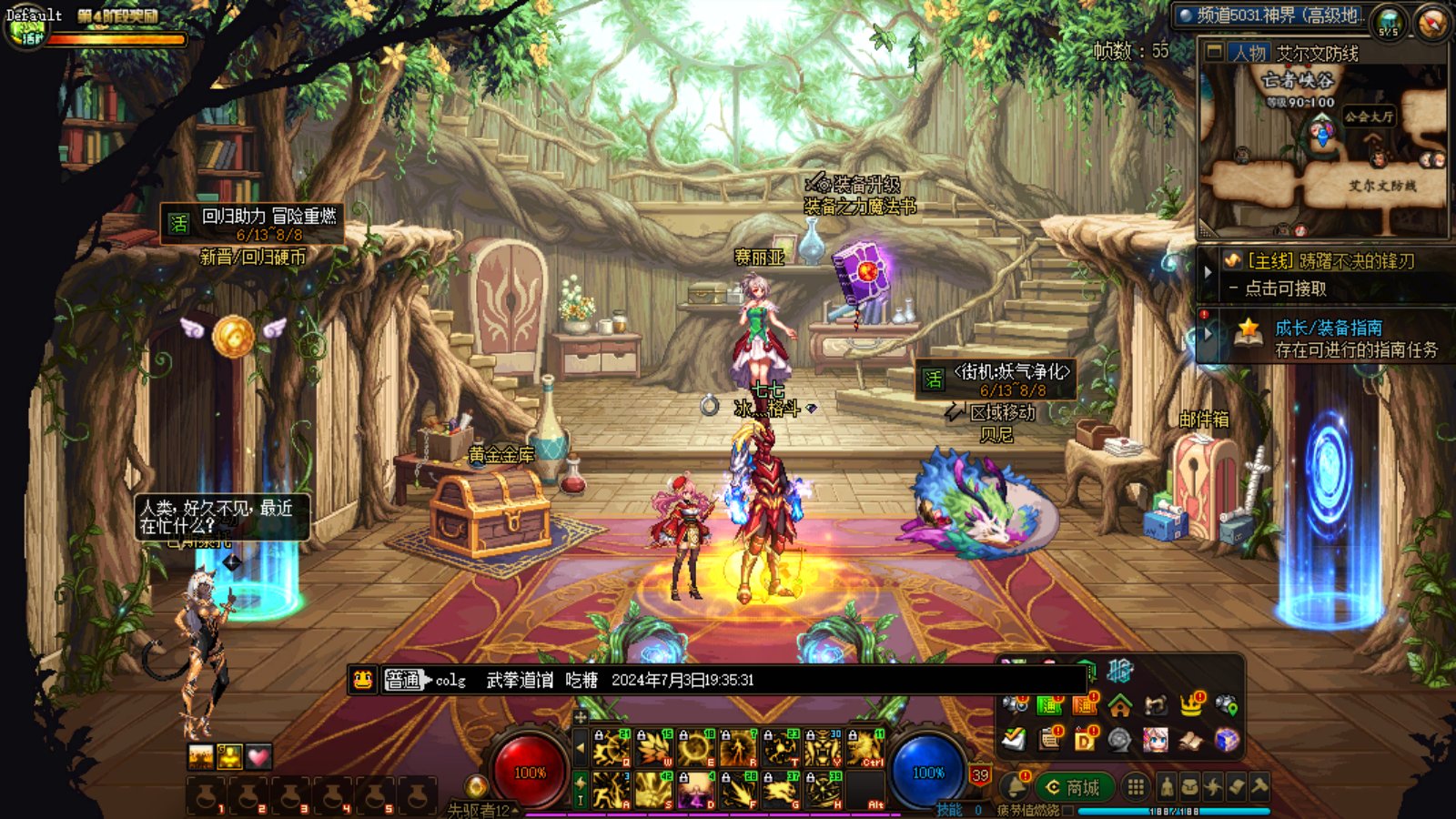Click the anime girl portrait icon

1156,740
